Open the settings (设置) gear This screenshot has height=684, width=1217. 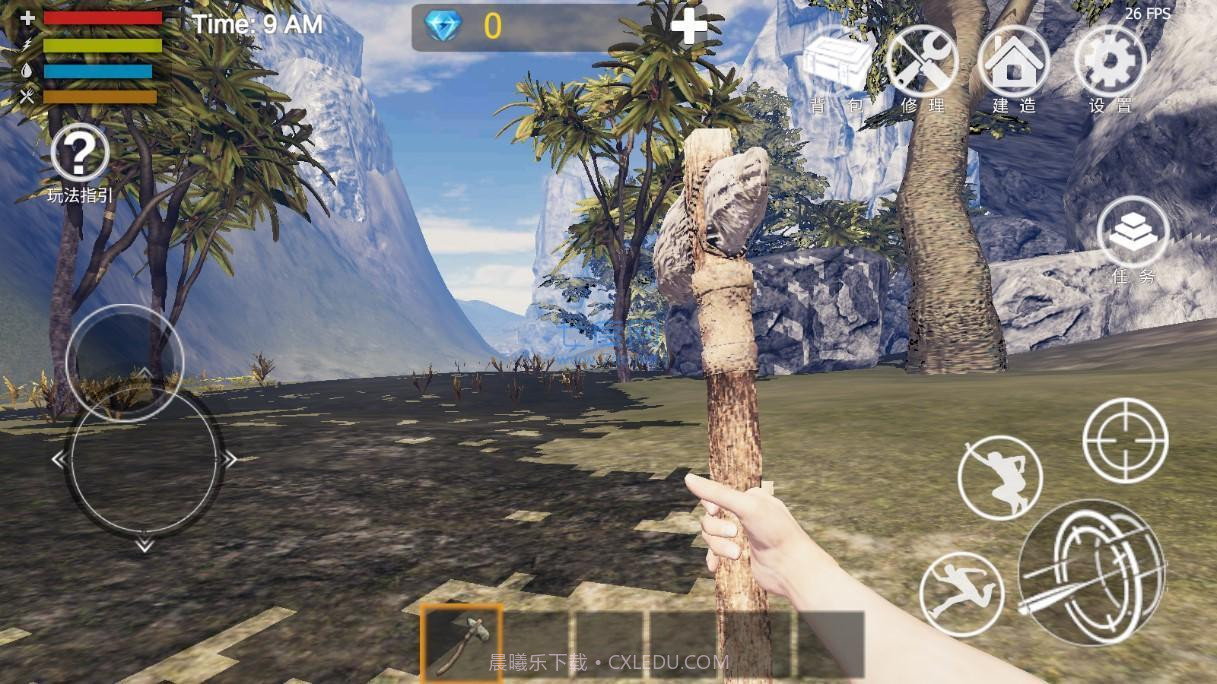tap(1110, 64)
